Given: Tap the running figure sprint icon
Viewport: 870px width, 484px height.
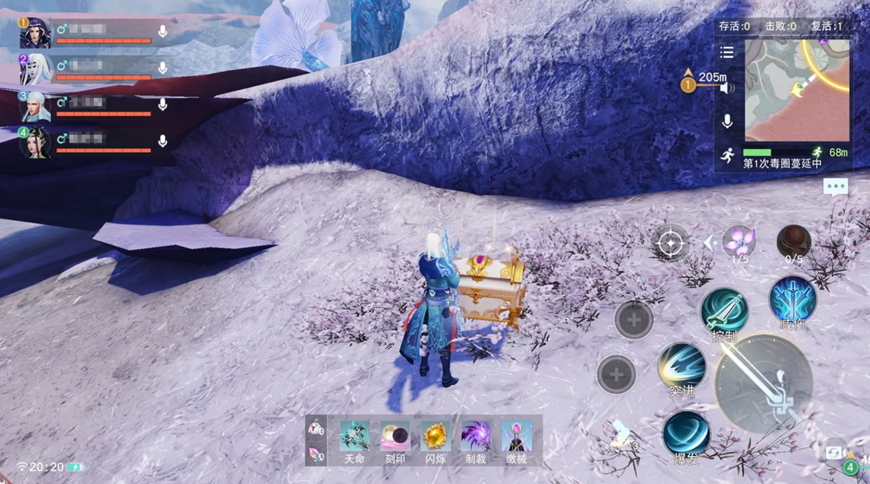Looking at the screenshot, I should tap(727, 156).
